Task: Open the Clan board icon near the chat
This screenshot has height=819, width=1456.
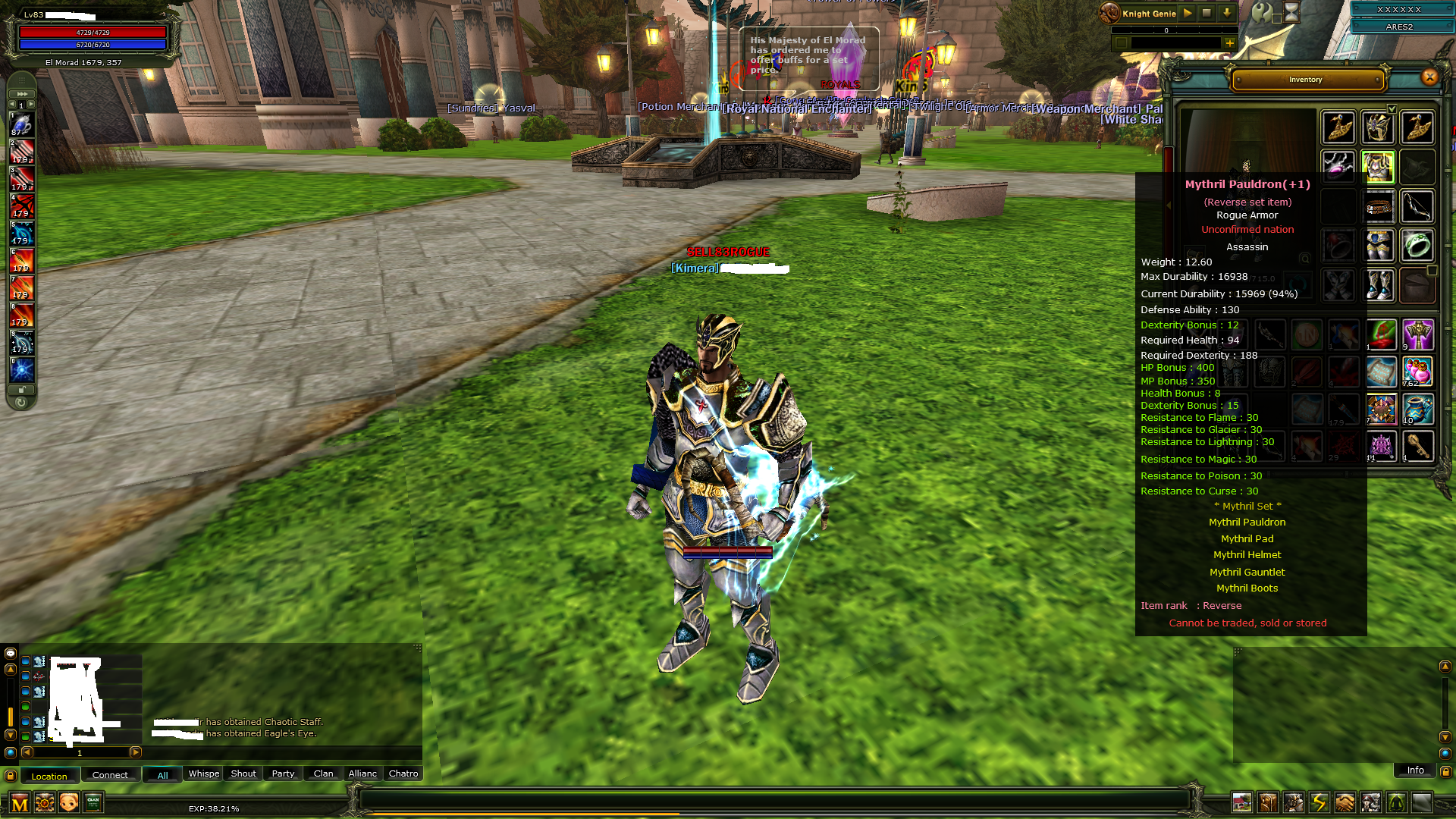Action: click(x=93, y=802)
